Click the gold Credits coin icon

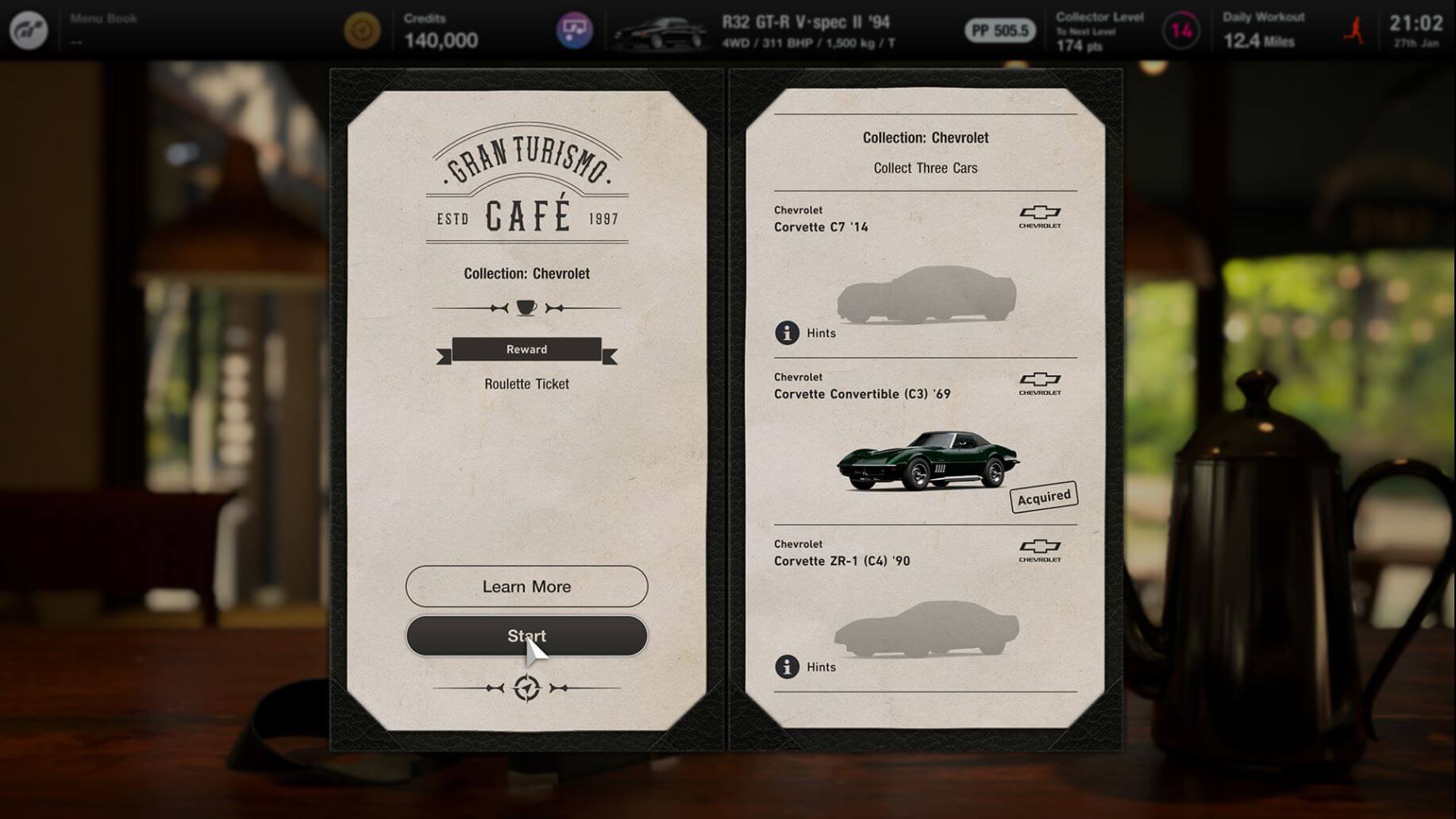[x=362, y=31]
